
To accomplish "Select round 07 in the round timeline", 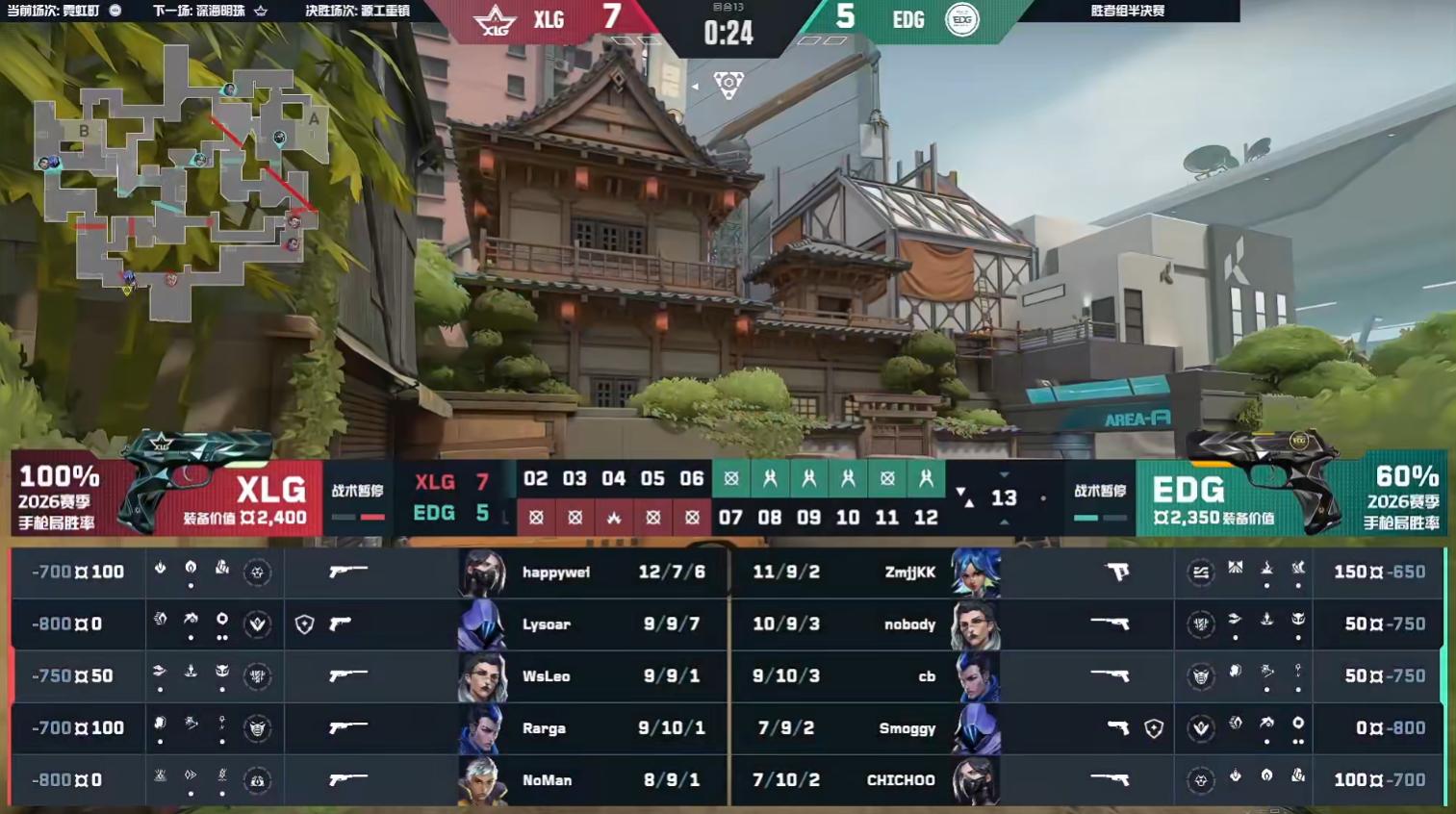I will [730, 518].
